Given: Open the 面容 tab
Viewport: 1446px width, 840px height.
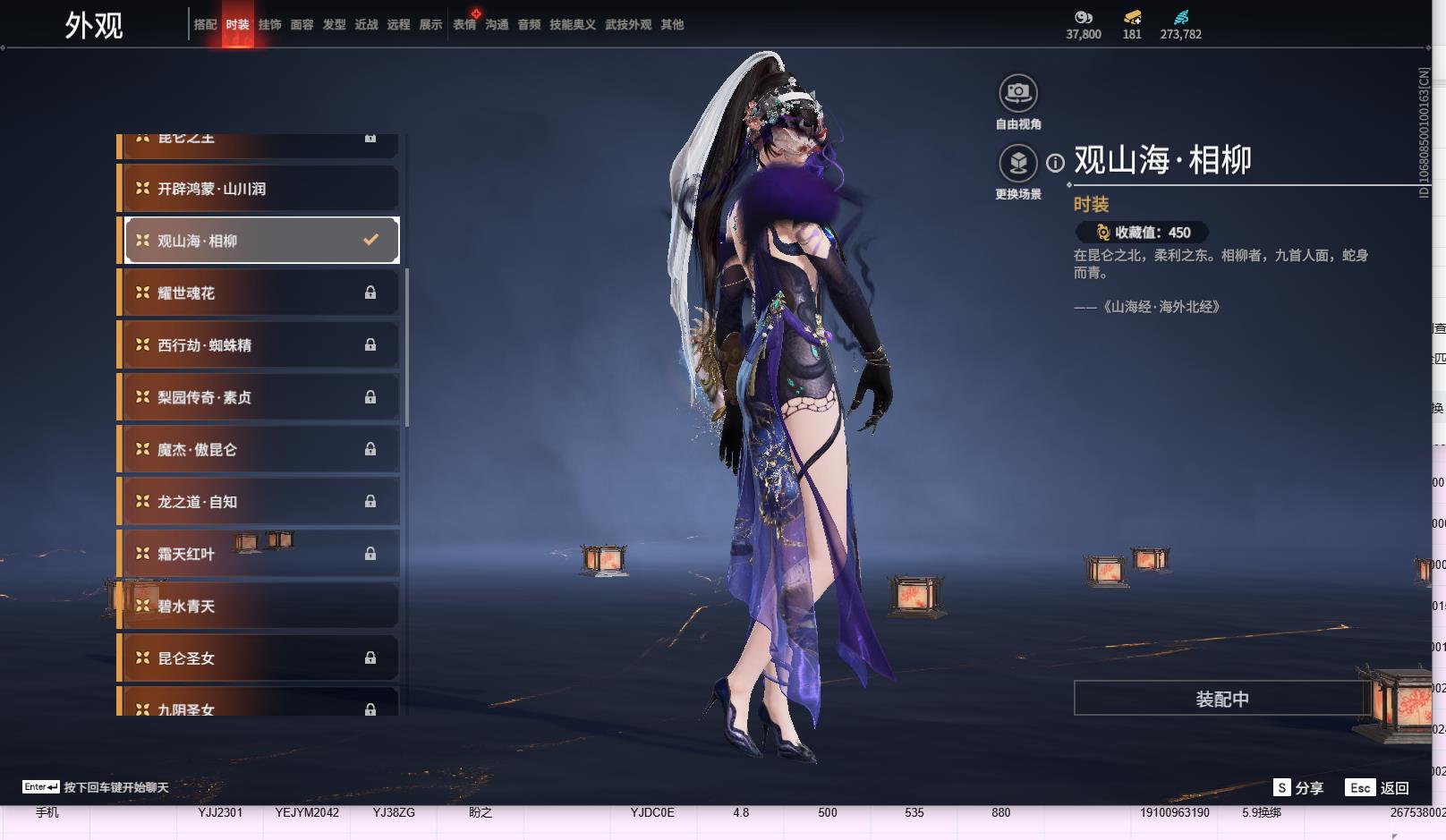Looking at the screenshot, I should (302, 25).
